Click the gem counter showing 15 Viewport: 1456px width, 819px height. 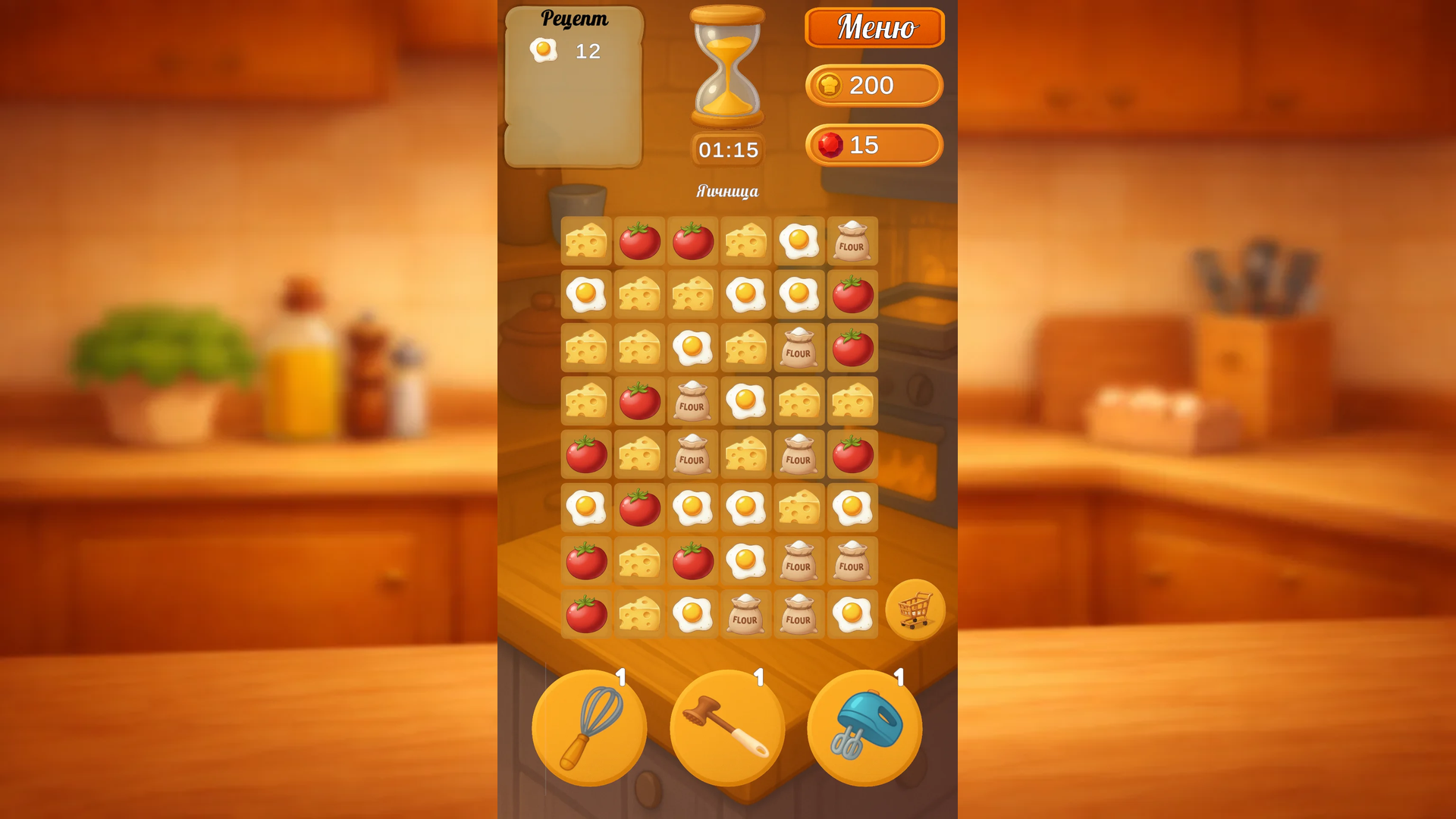(x=872, y=146)
